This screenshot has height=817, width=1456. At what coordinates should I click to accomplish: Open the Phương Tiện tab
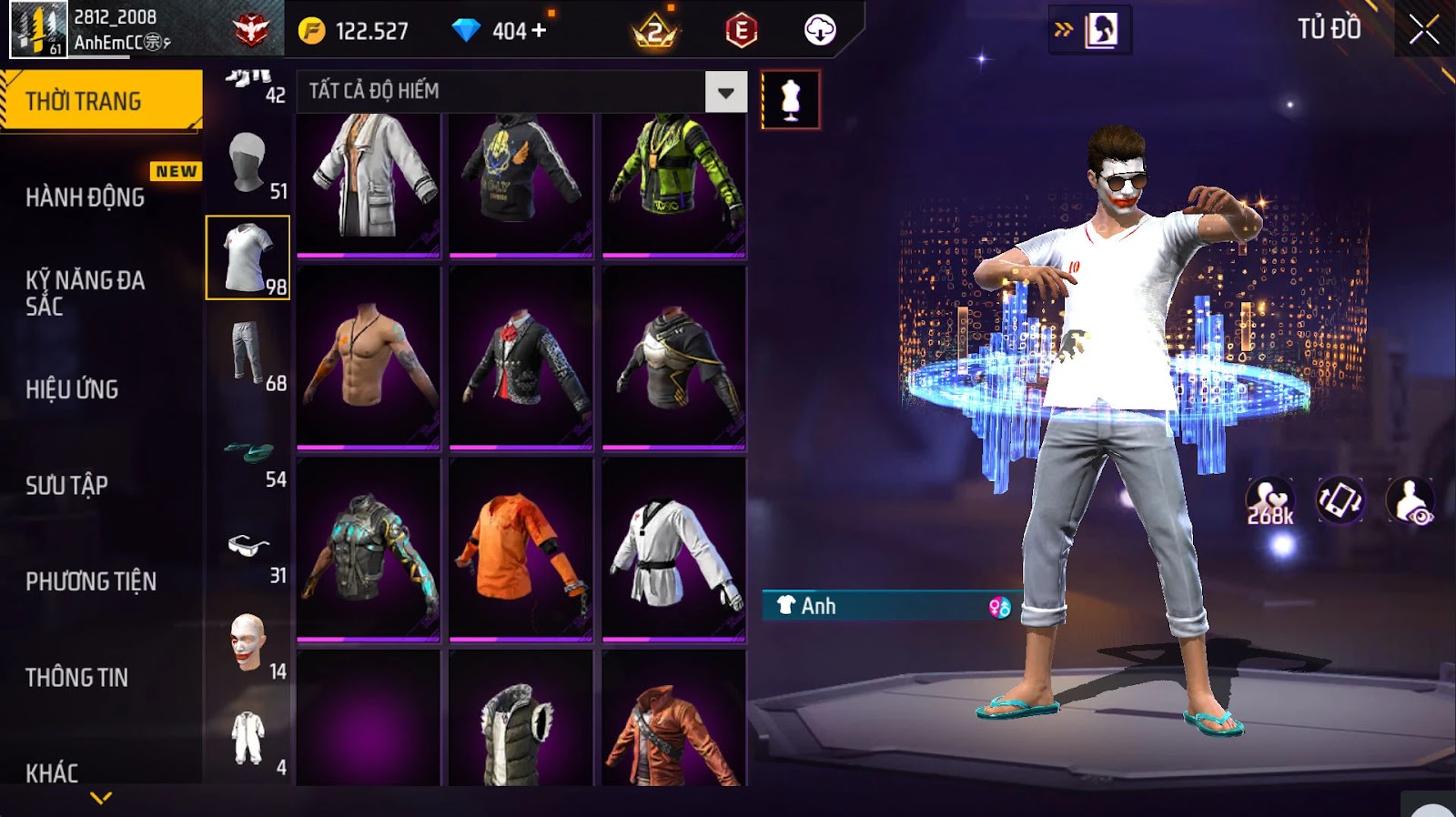point(91,581)
